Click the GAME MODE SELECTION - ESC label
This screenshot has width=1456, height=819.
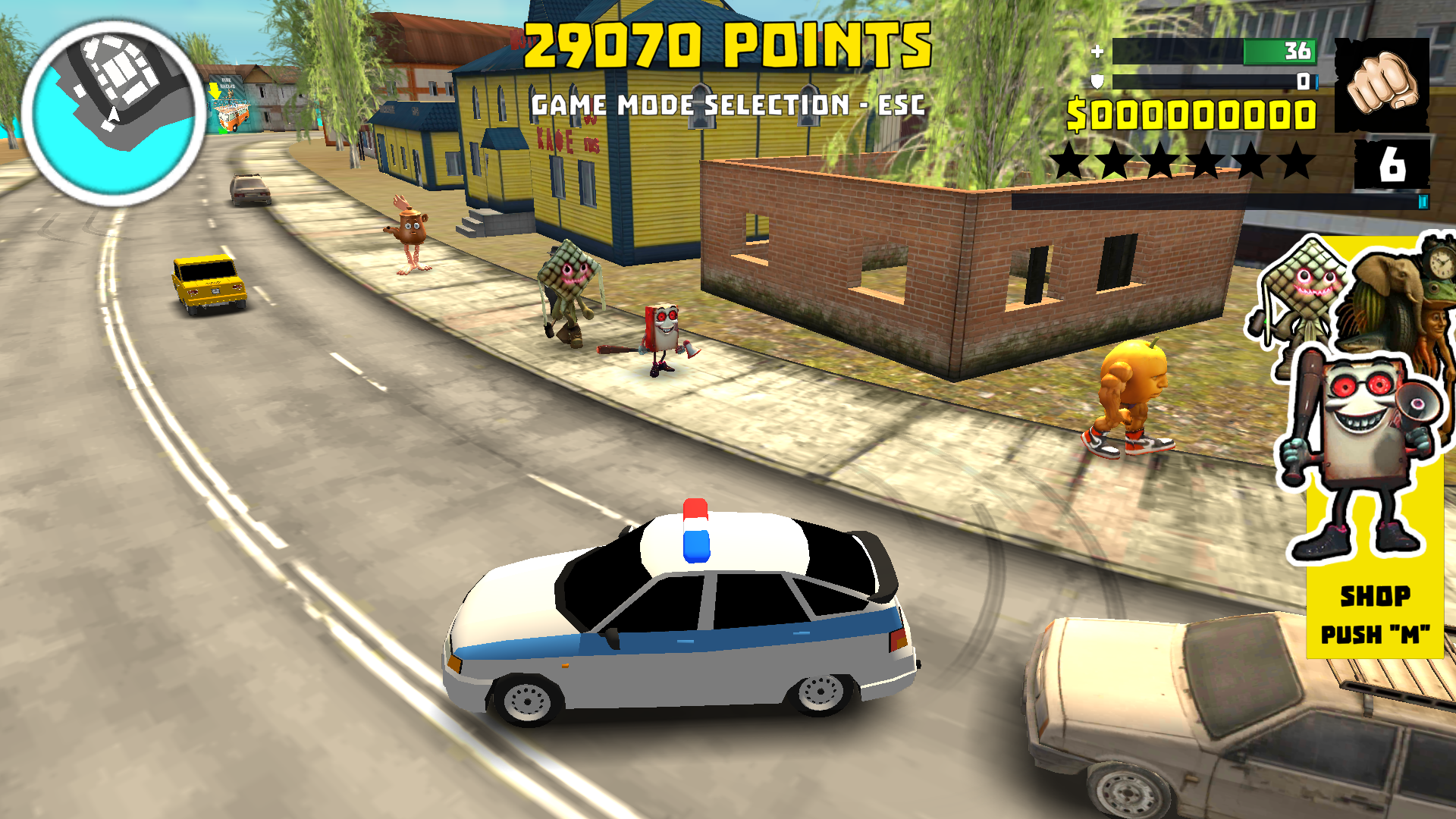(726, 104)
